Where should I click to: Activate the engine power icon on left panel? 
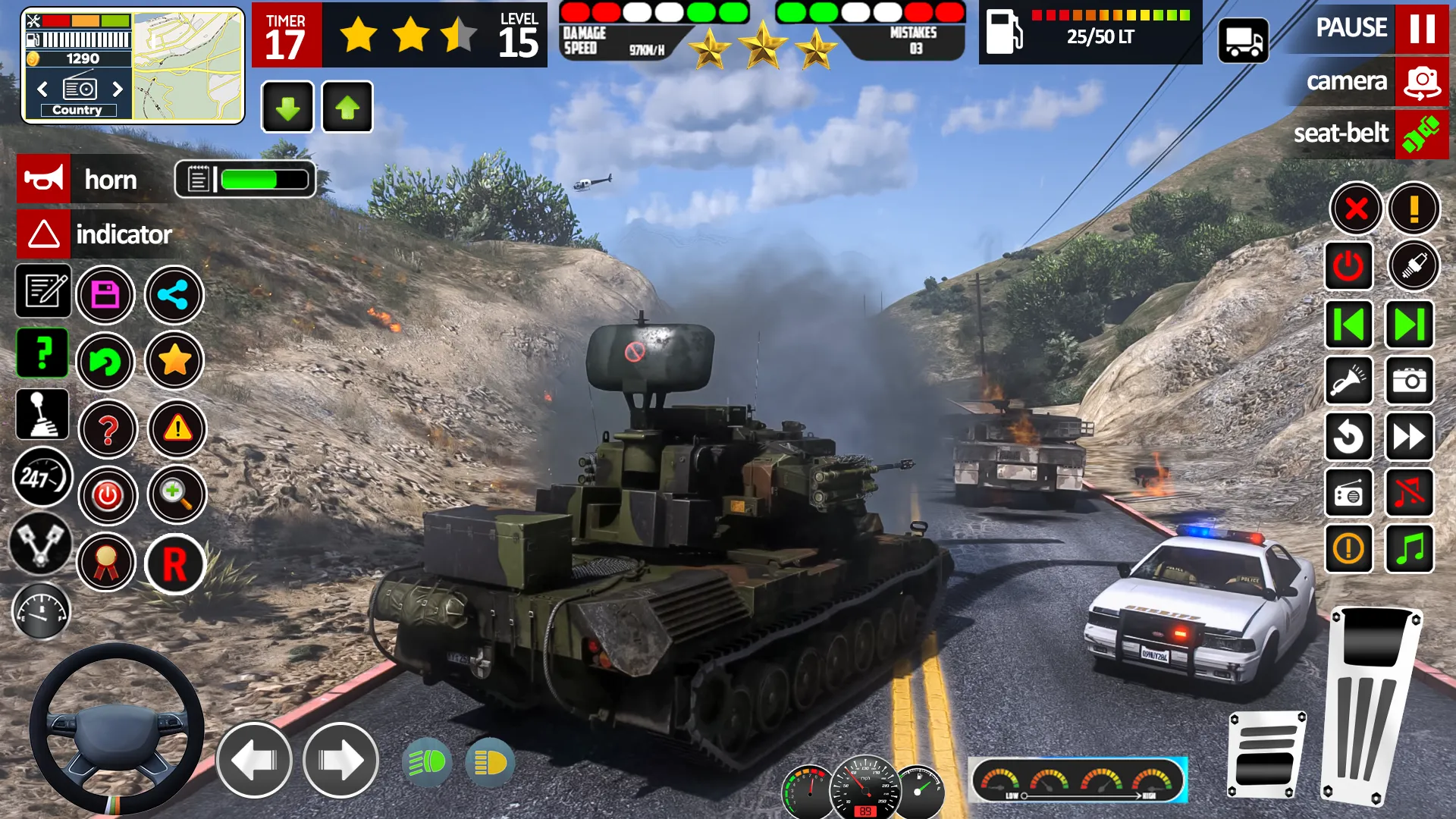click(107, 497)
